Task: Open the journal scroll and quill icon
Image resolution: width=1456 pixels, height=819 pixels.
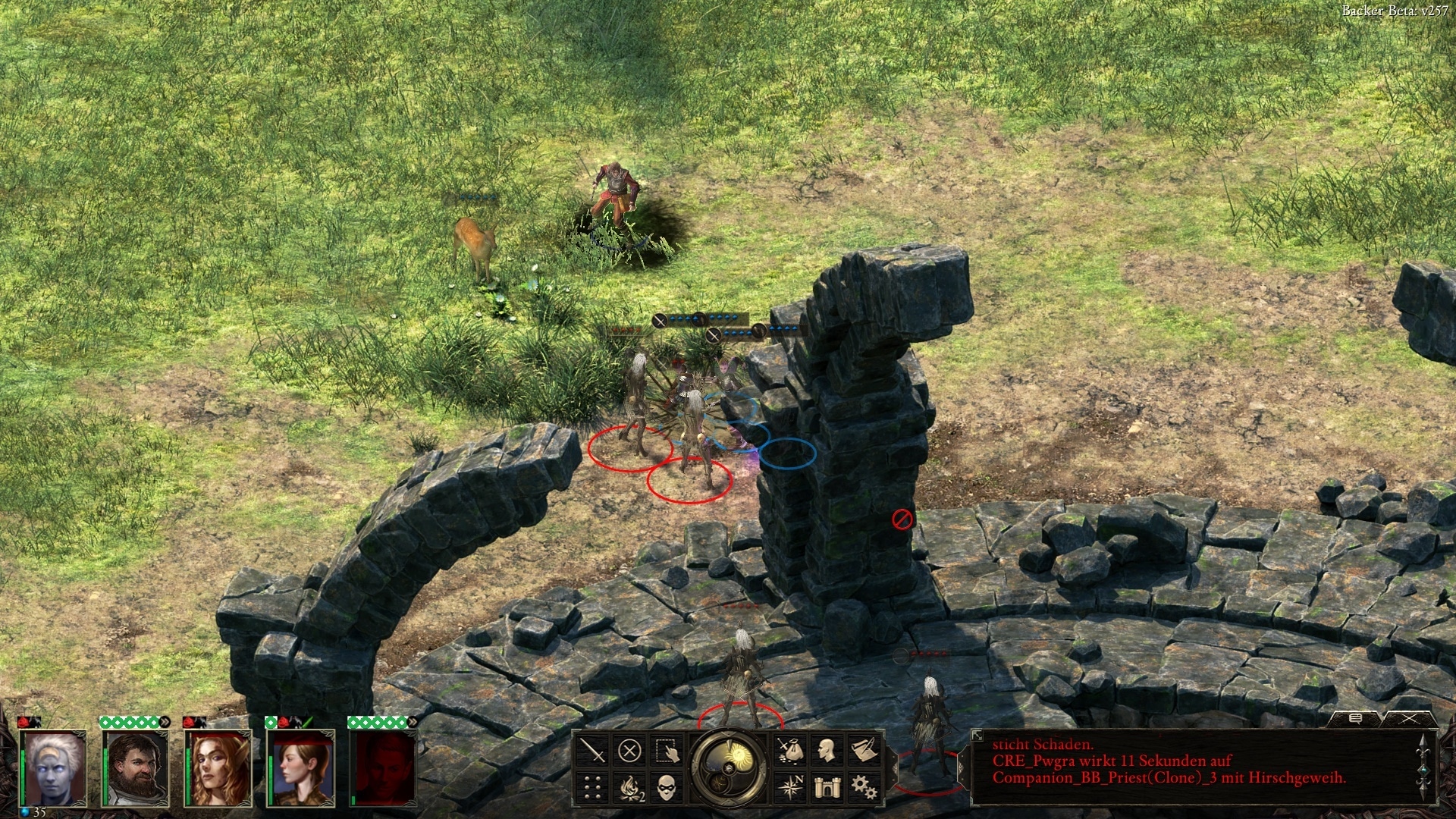Action: tap(864, 751)
